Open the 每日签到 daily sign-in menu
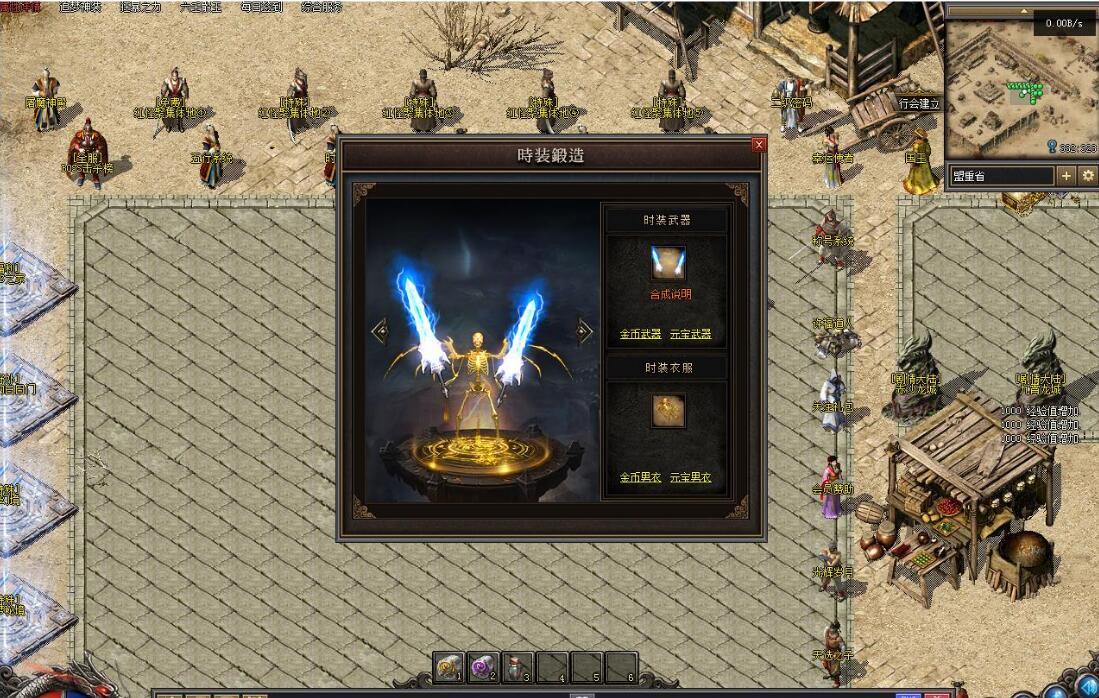Screen dimensions: 1099x698 pos(260,7)
